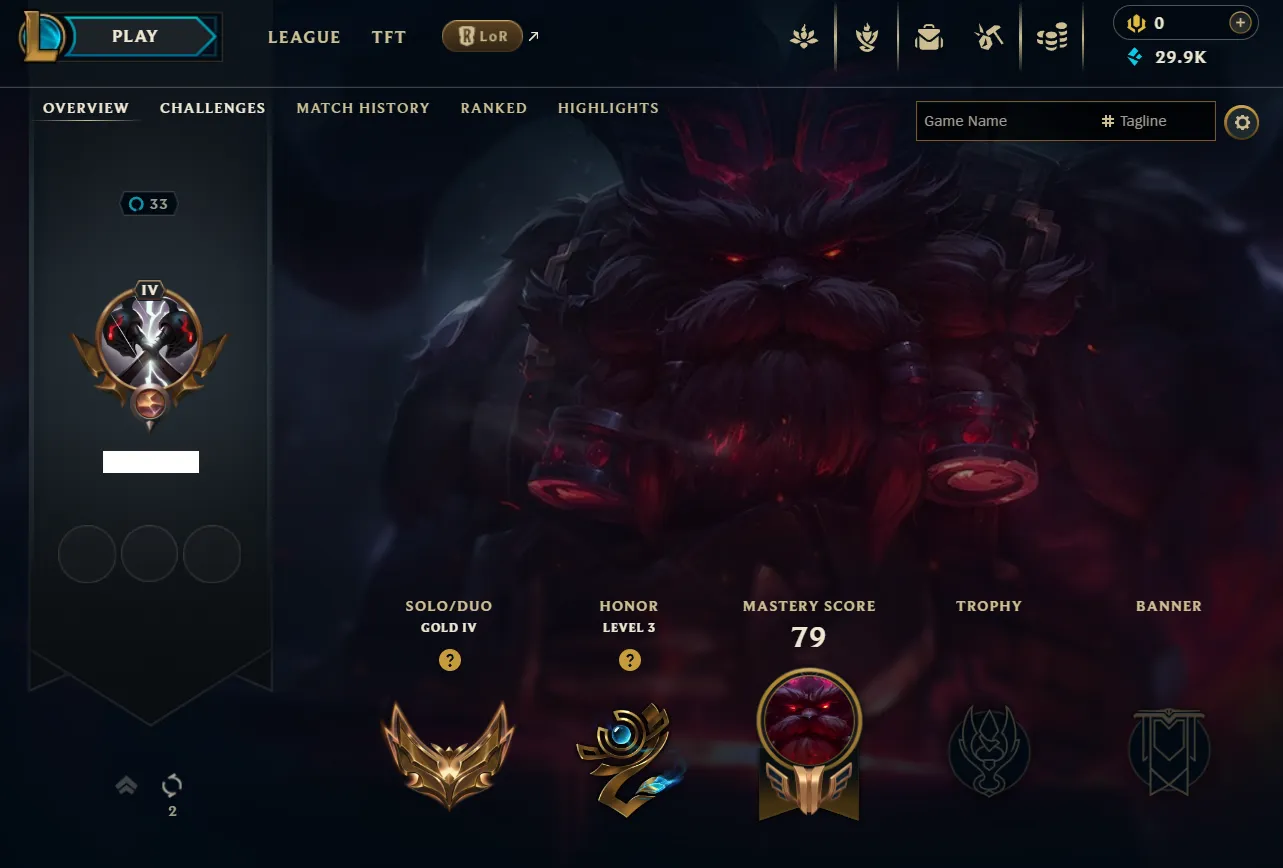Open the MATCH HISTORY tab
The width and height of the screenshot is (1283, 868).
(362, 108)
